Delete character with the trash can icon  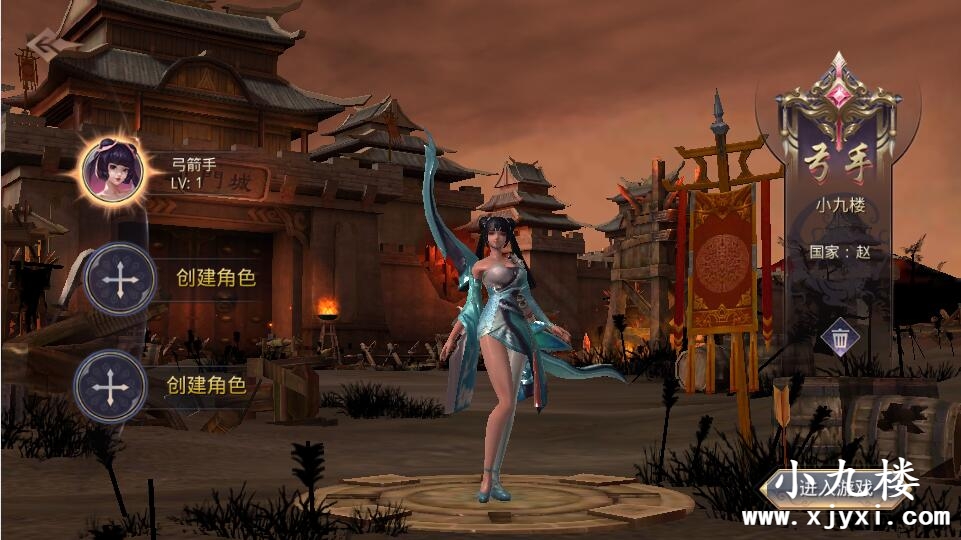coord(840,338)
